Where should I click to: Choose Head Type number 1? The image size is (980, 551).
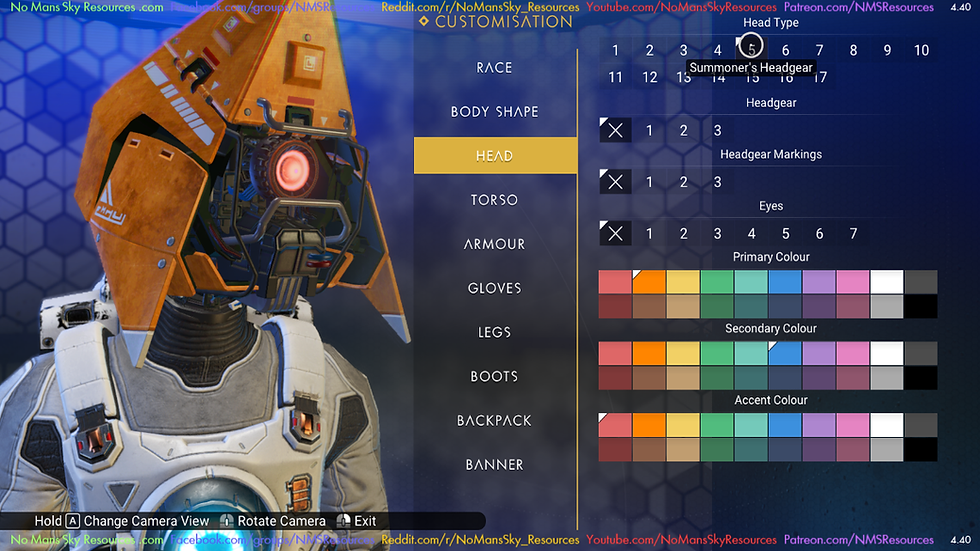point(616,51)
